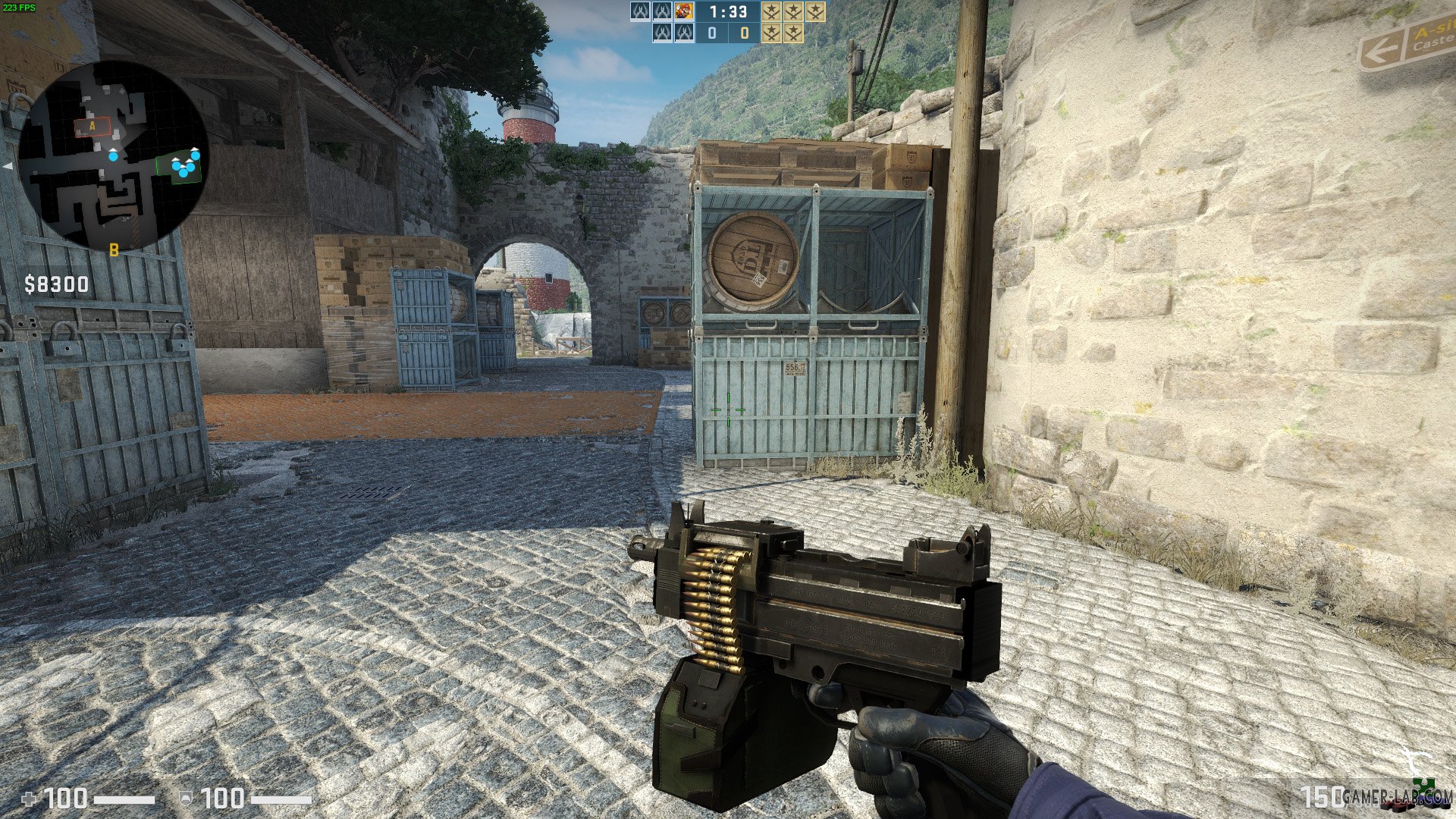
Task: Select the Mario avatar in the scoreboard
Action: pos(684,11)
